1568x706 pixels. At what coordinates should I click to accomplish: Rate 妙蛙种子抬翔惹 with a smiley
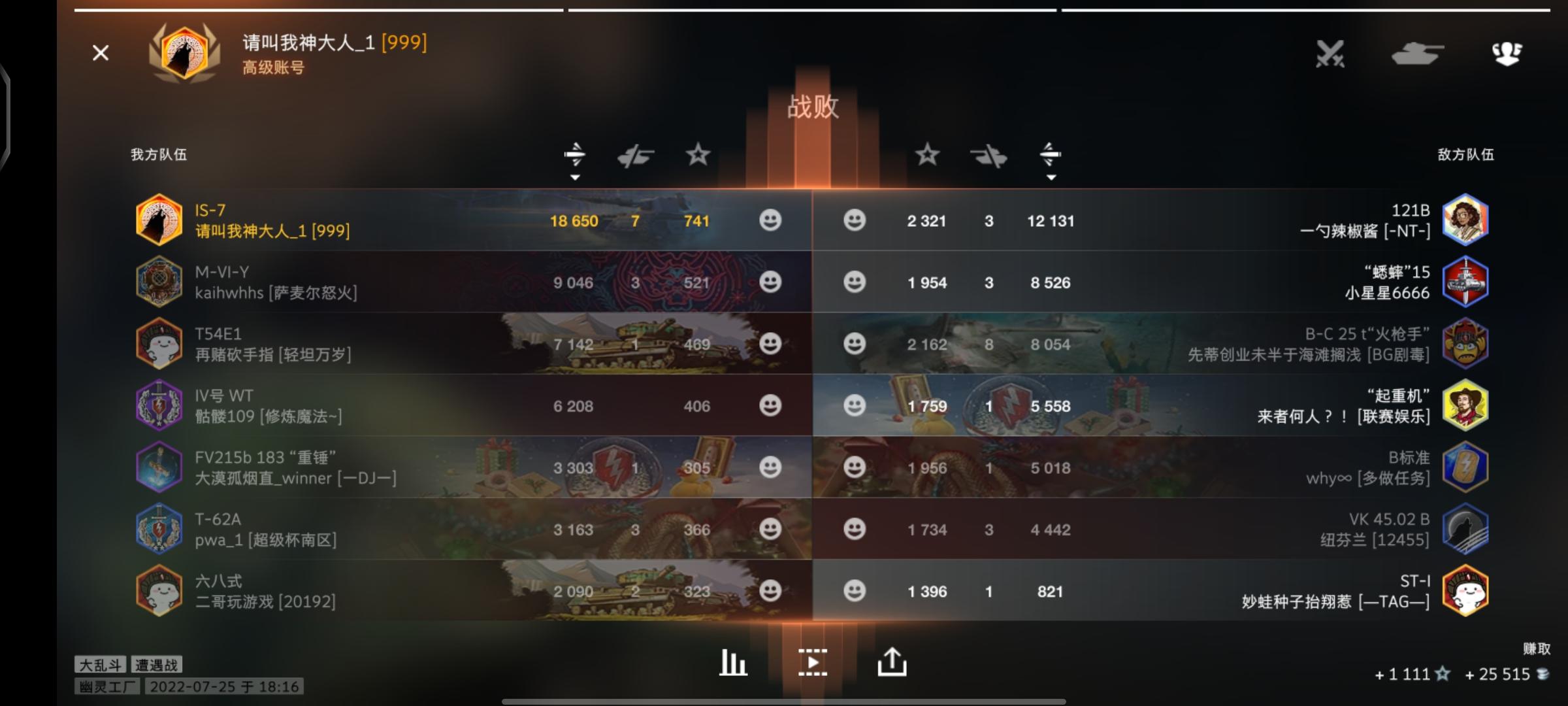pyautogui.click(x=855, y=592)
